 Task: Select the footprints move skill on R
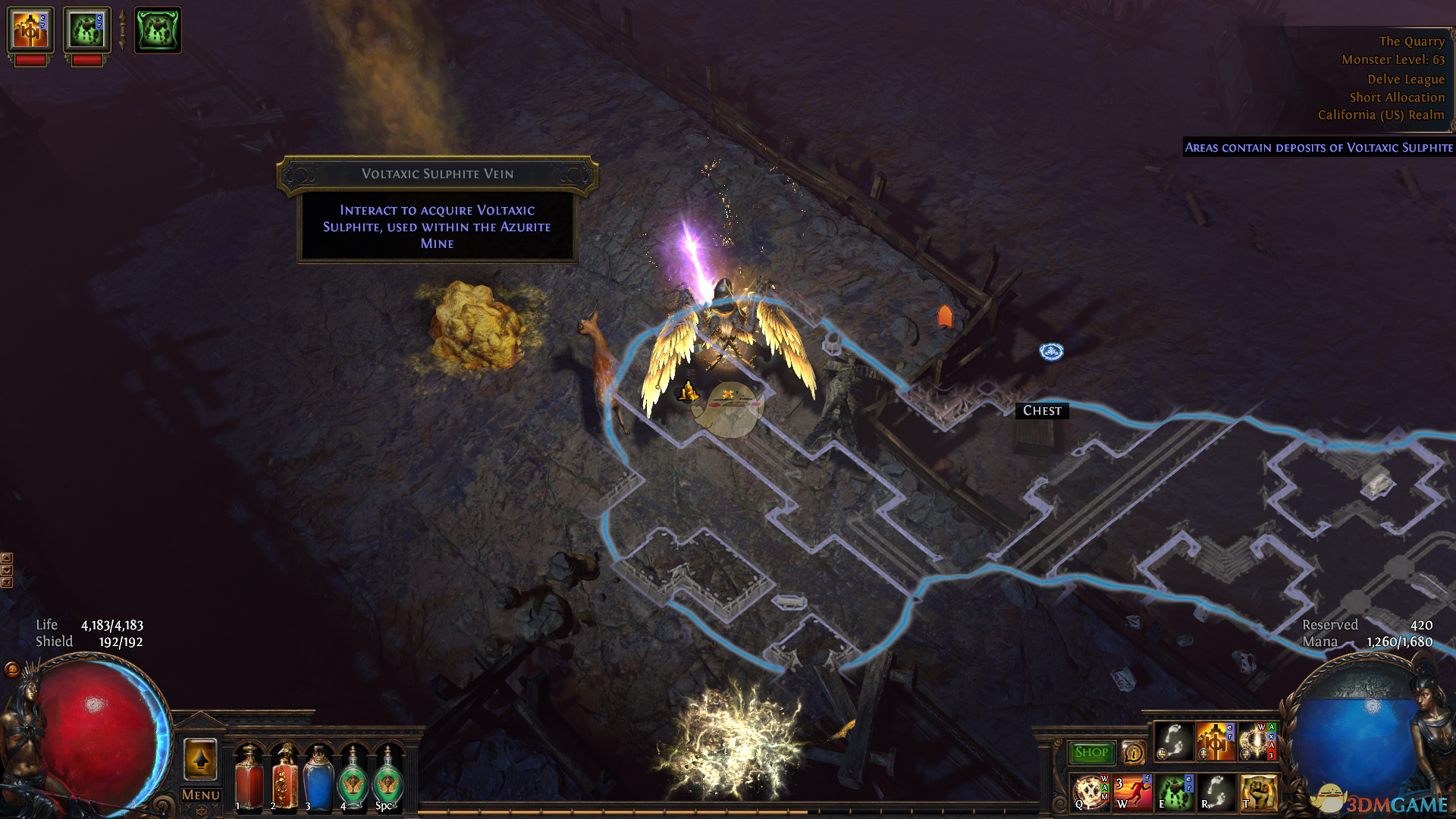click(x=1216, y=792)
